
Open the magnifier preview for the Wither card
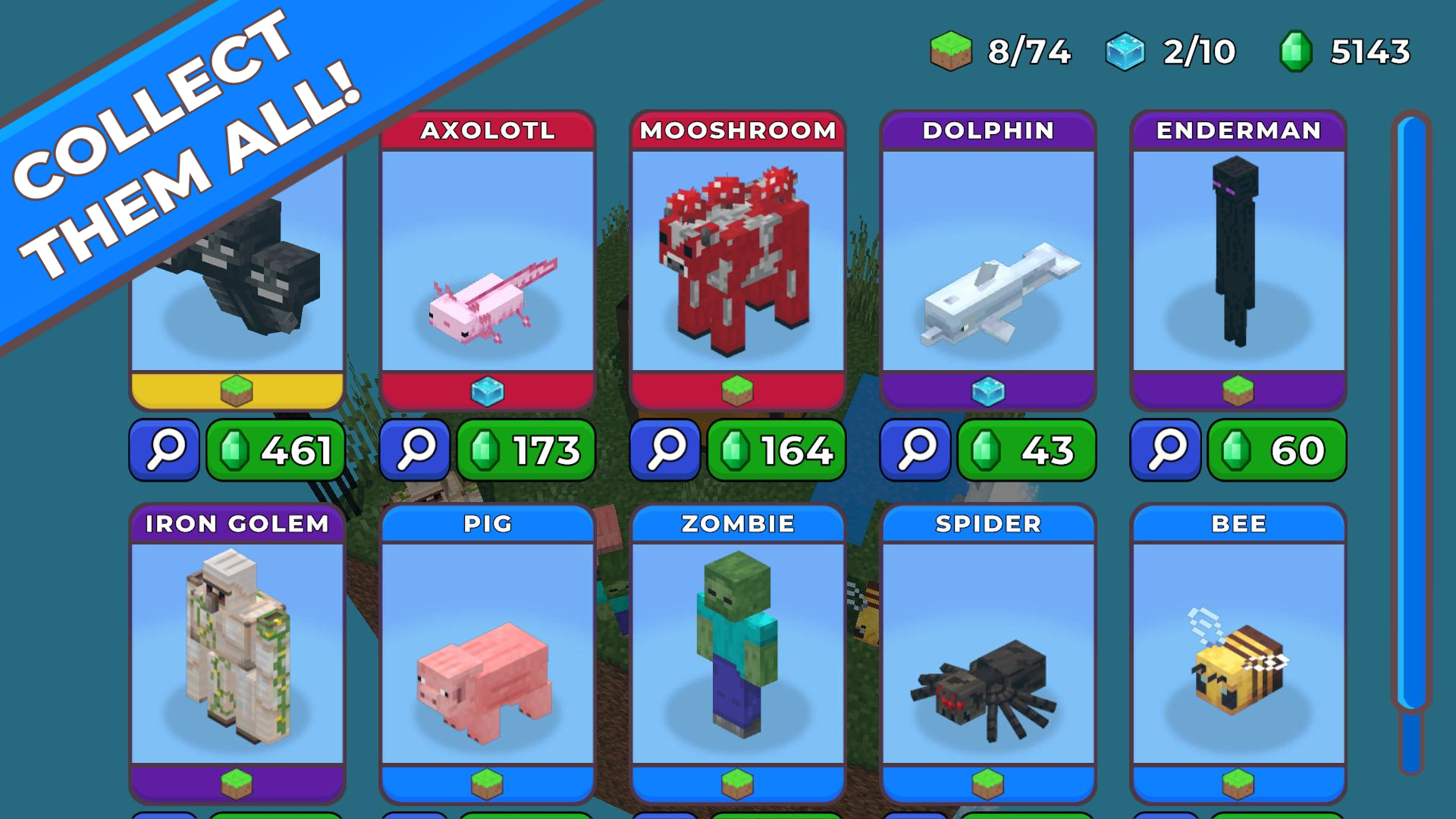click(164, 450)
